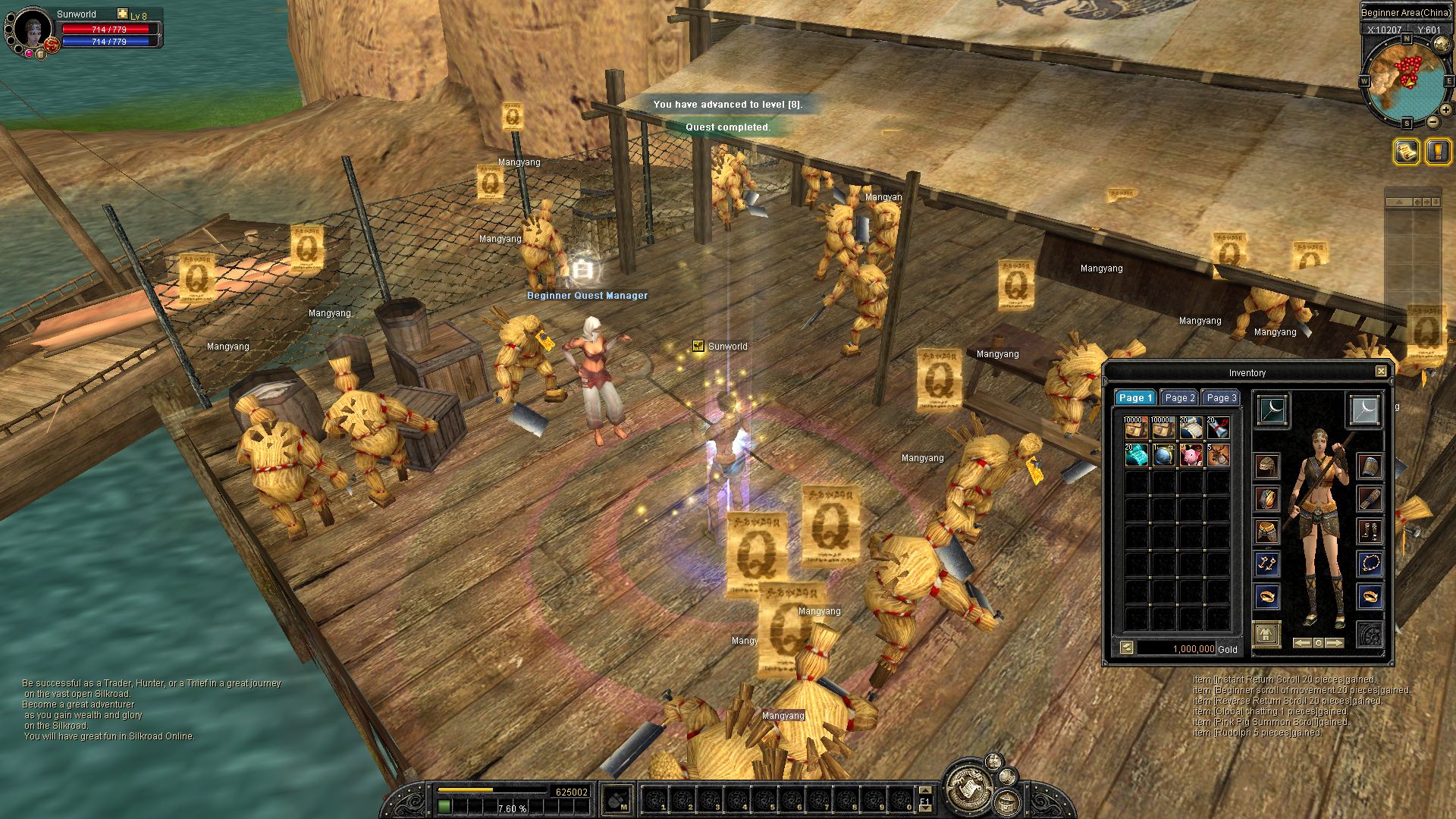Select the red-ribbon scroll item stack
1456x819 pixels.
1218,428
